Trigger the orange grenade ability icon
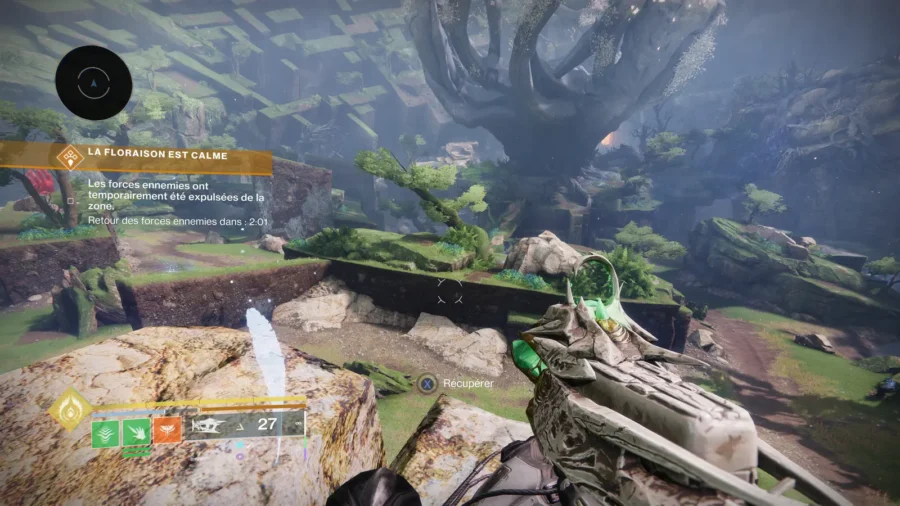The width and height of the screenshot is (900, 506). pyautogui.click(x=167, y=432)
